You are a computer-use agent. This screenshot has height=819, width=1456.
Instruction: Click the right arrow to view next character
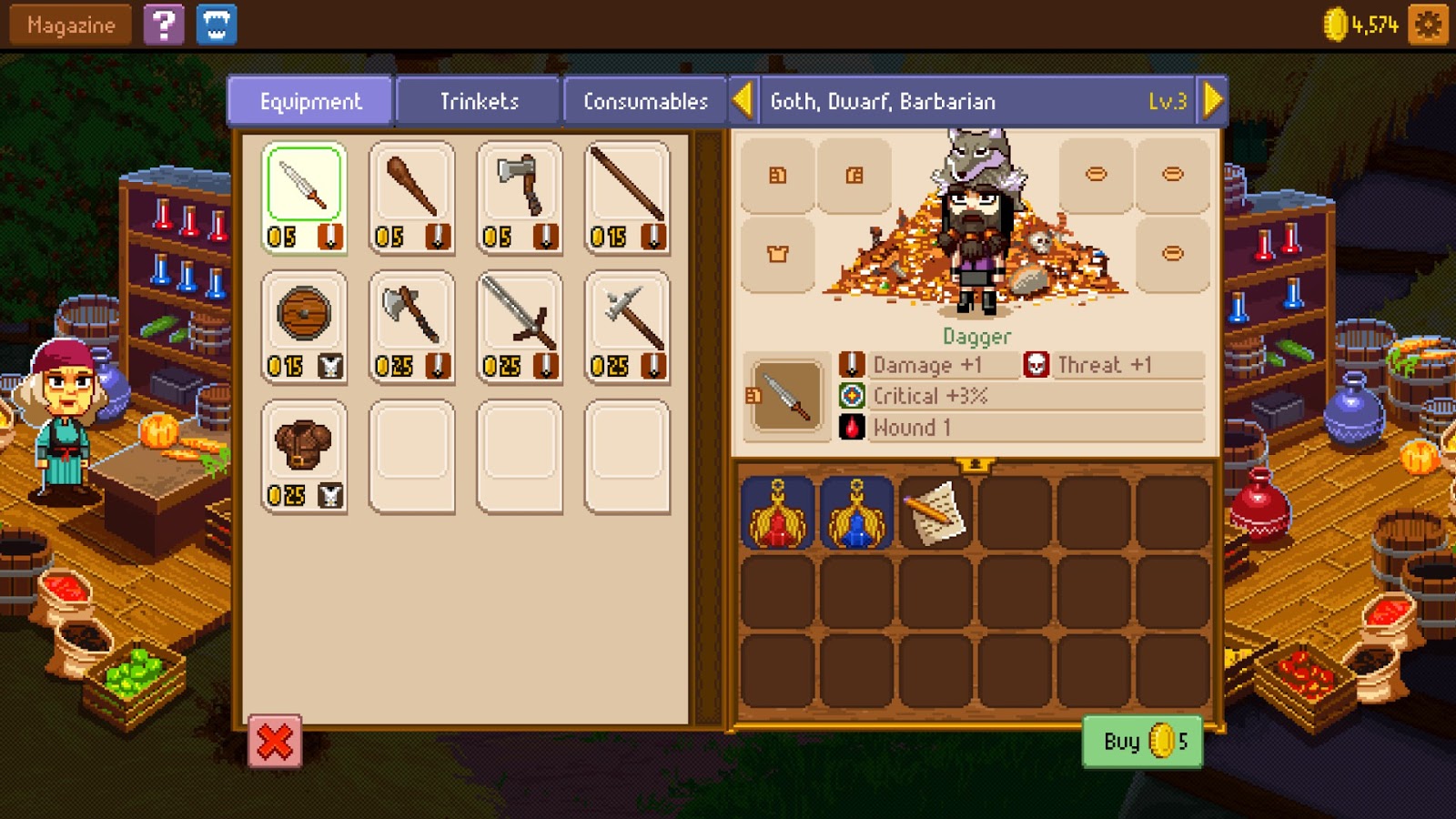tap(1214, 100)
